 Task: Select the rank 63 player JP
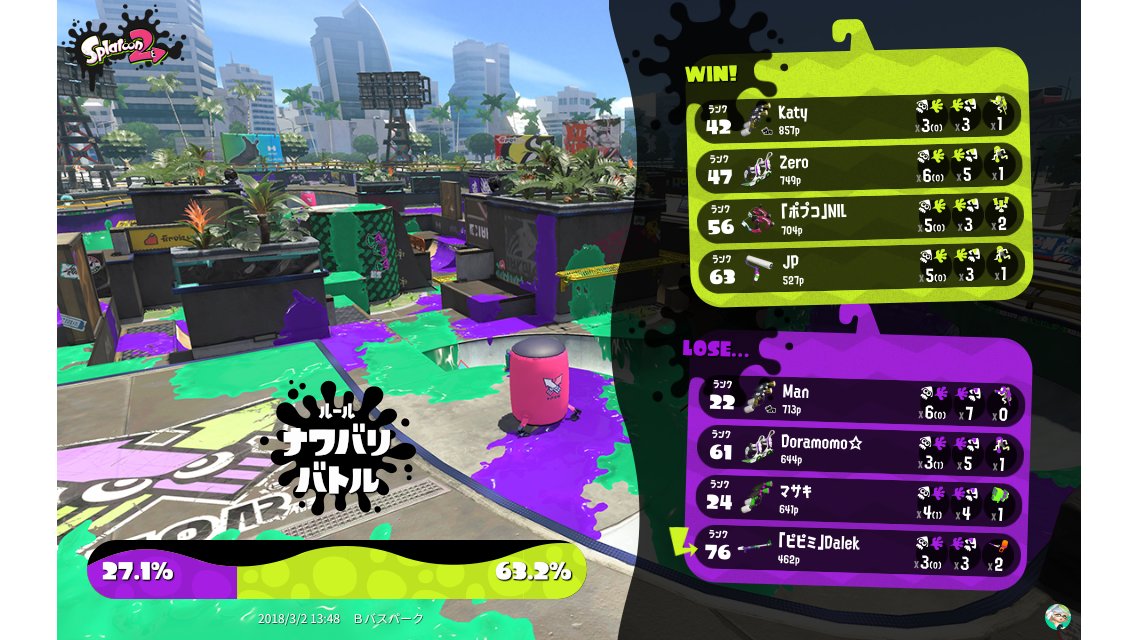(x=860, y=267)
